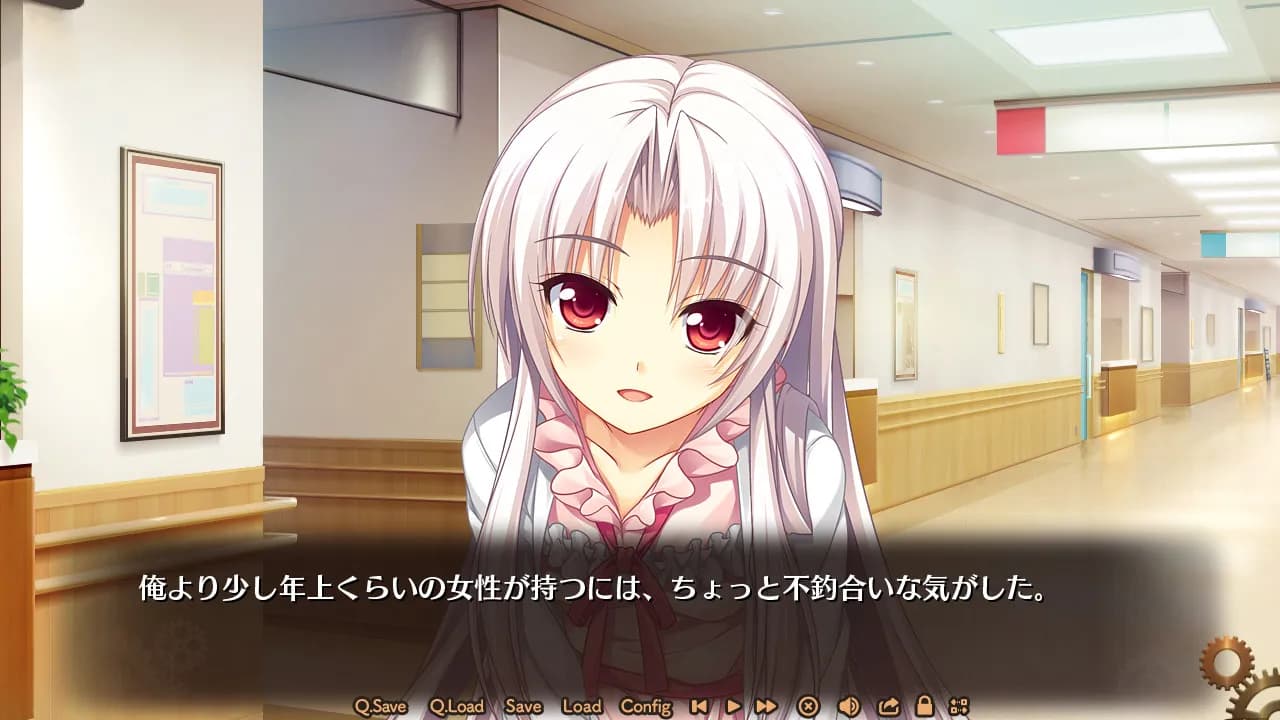This screenshot has height=720, width=1280.
Task: Click the speaker volume icon
Action: 848,706
